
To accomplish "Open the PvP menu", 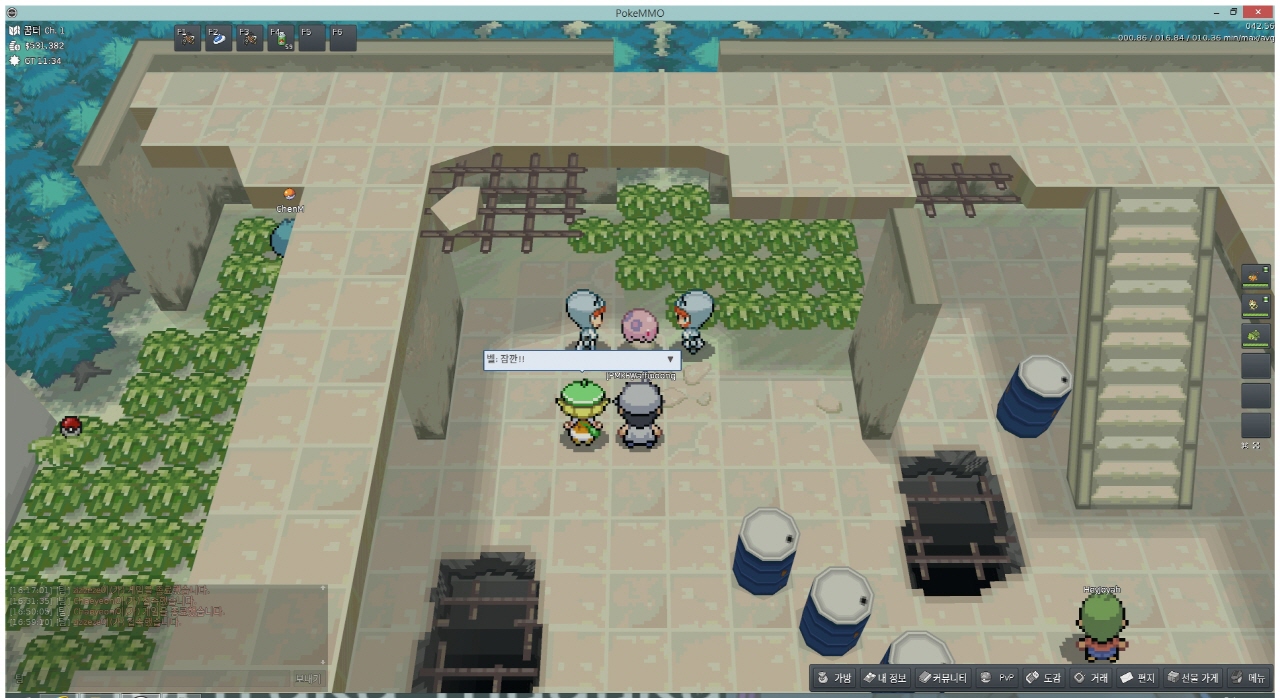I will (997, 678).
